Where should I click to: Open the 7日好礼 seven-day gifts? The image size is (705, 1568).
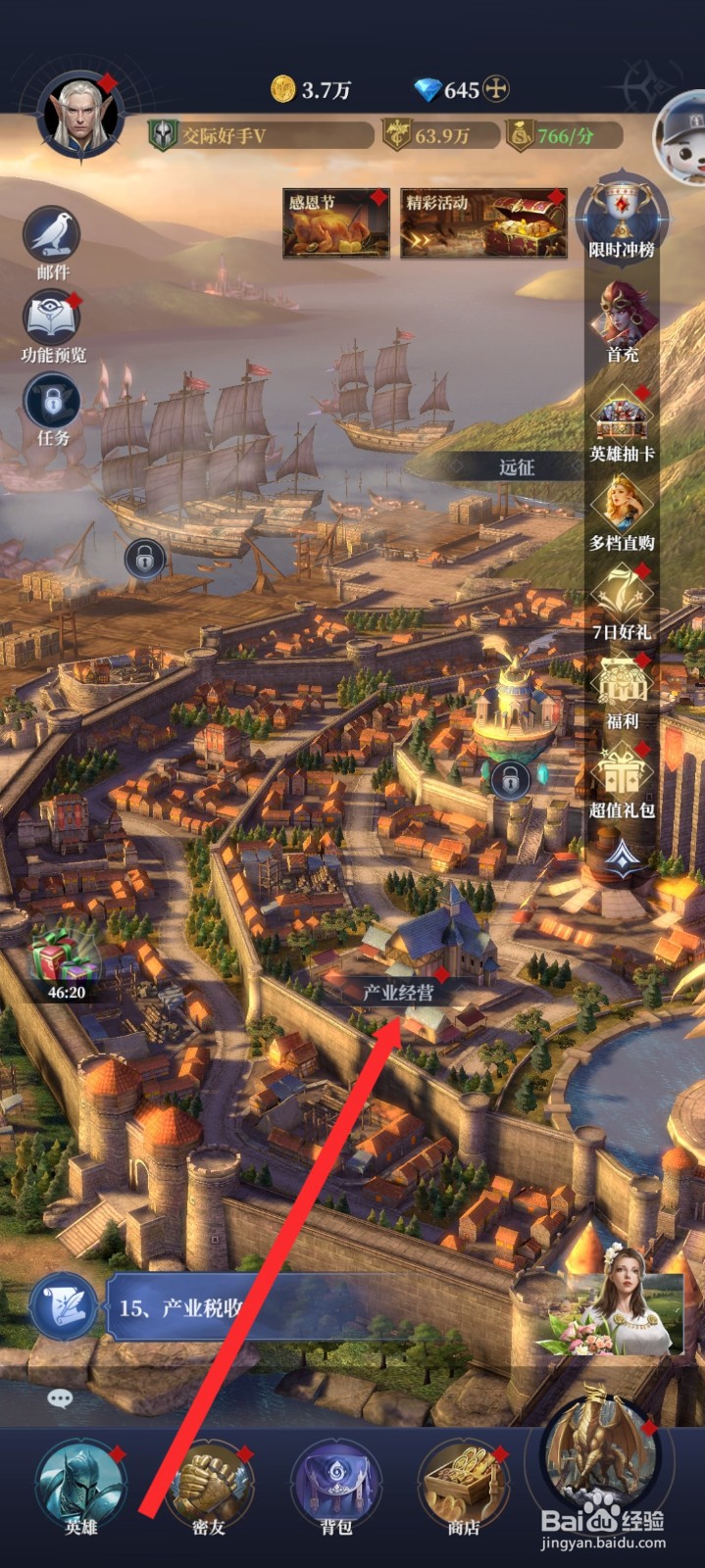coord(623,596)
